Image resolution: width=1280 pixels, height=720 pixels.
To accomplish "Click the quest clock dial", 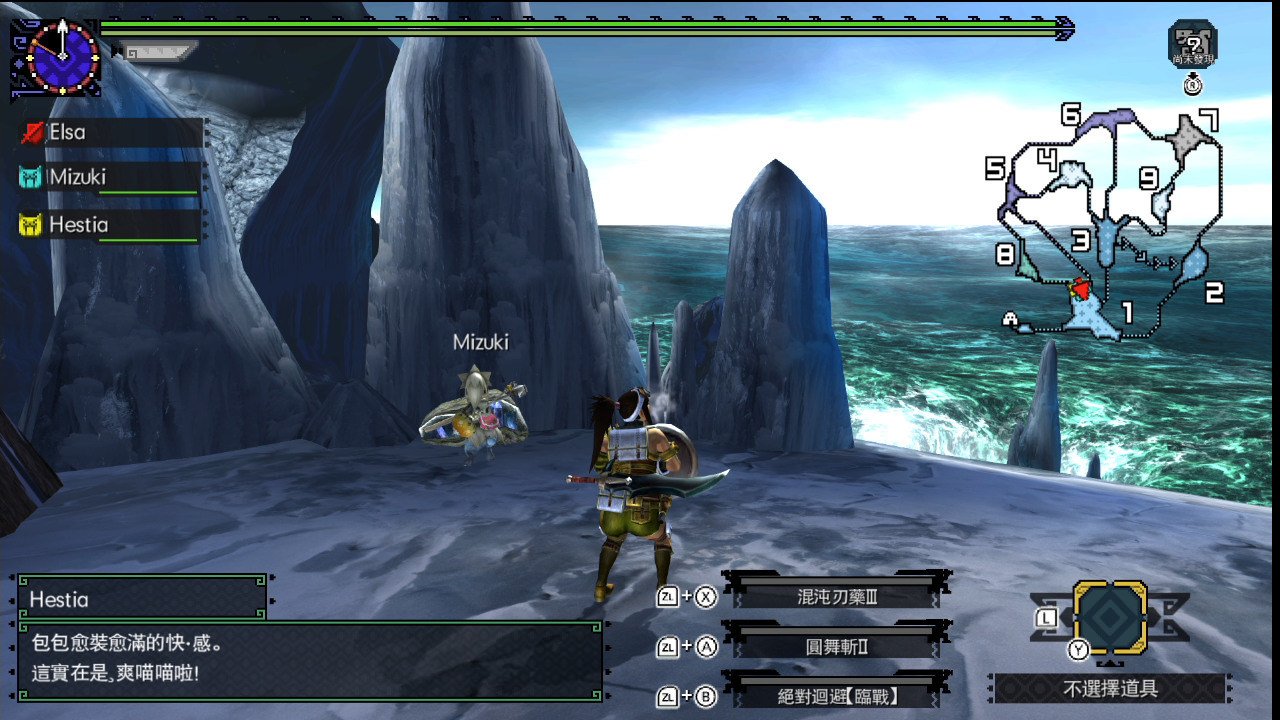I will [x=63, y=57].
